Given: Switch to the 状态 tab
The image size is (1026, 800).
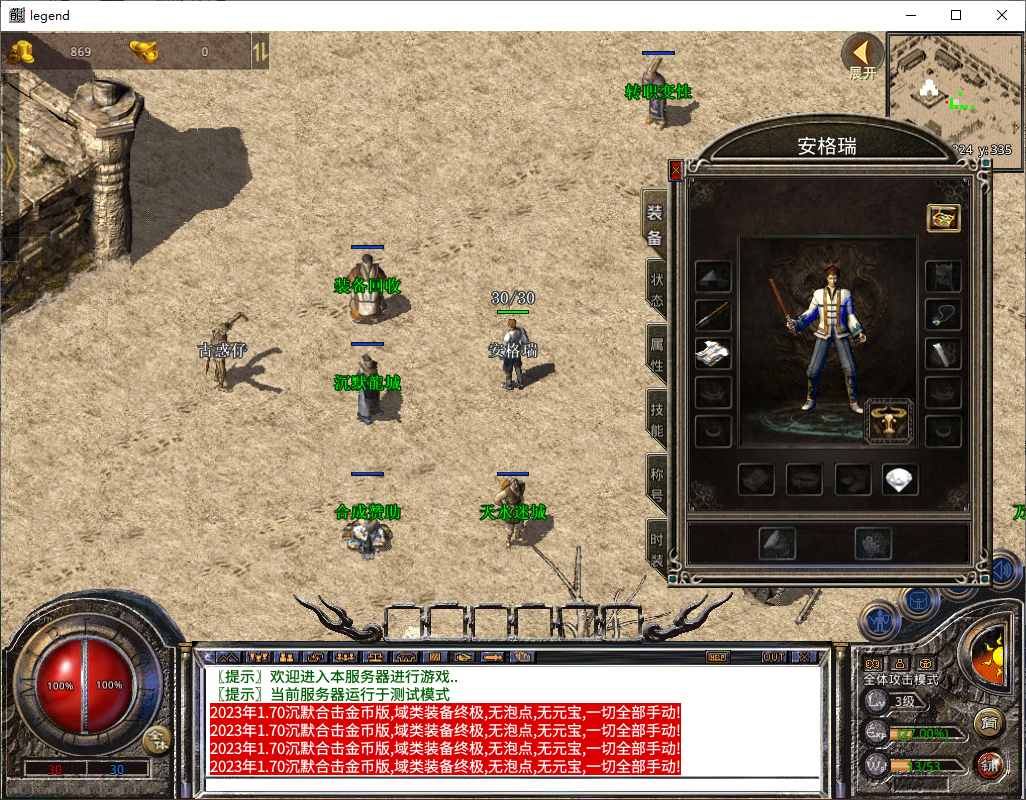Looking at the screenshot, I should [656, 289].
